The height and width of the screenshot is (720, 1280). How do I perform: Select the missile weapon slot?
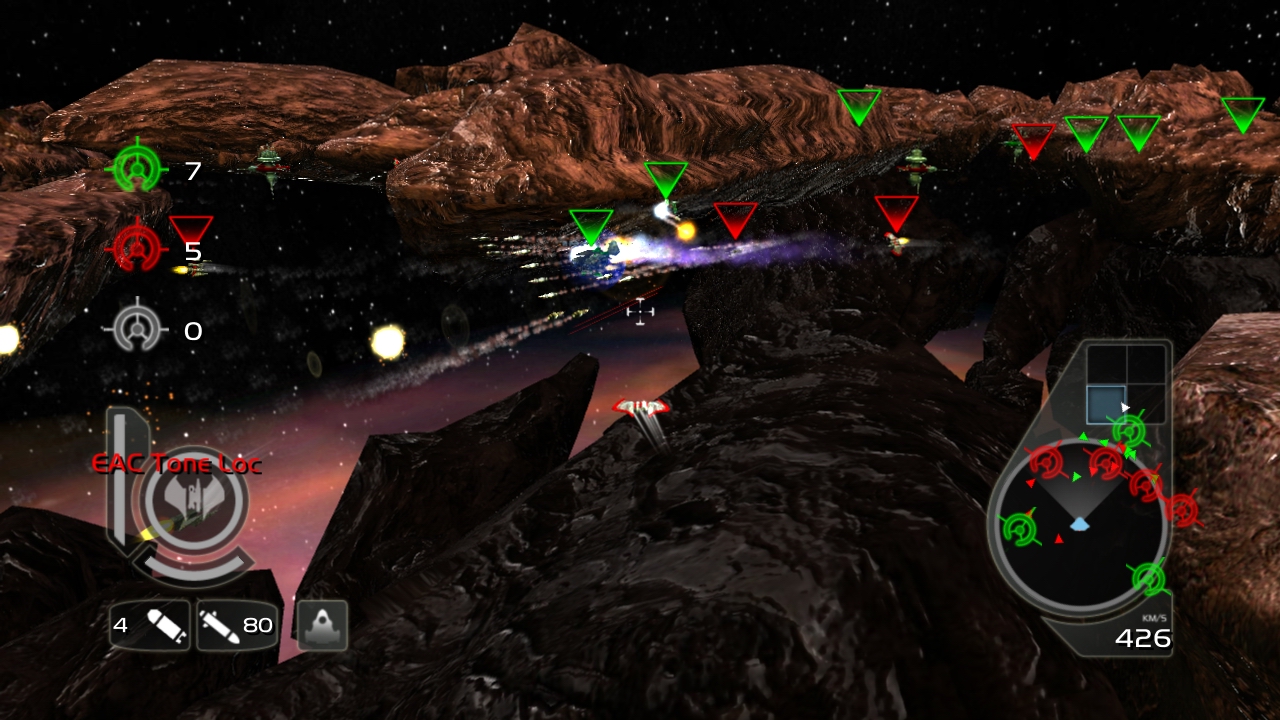[x=149, y=626]
